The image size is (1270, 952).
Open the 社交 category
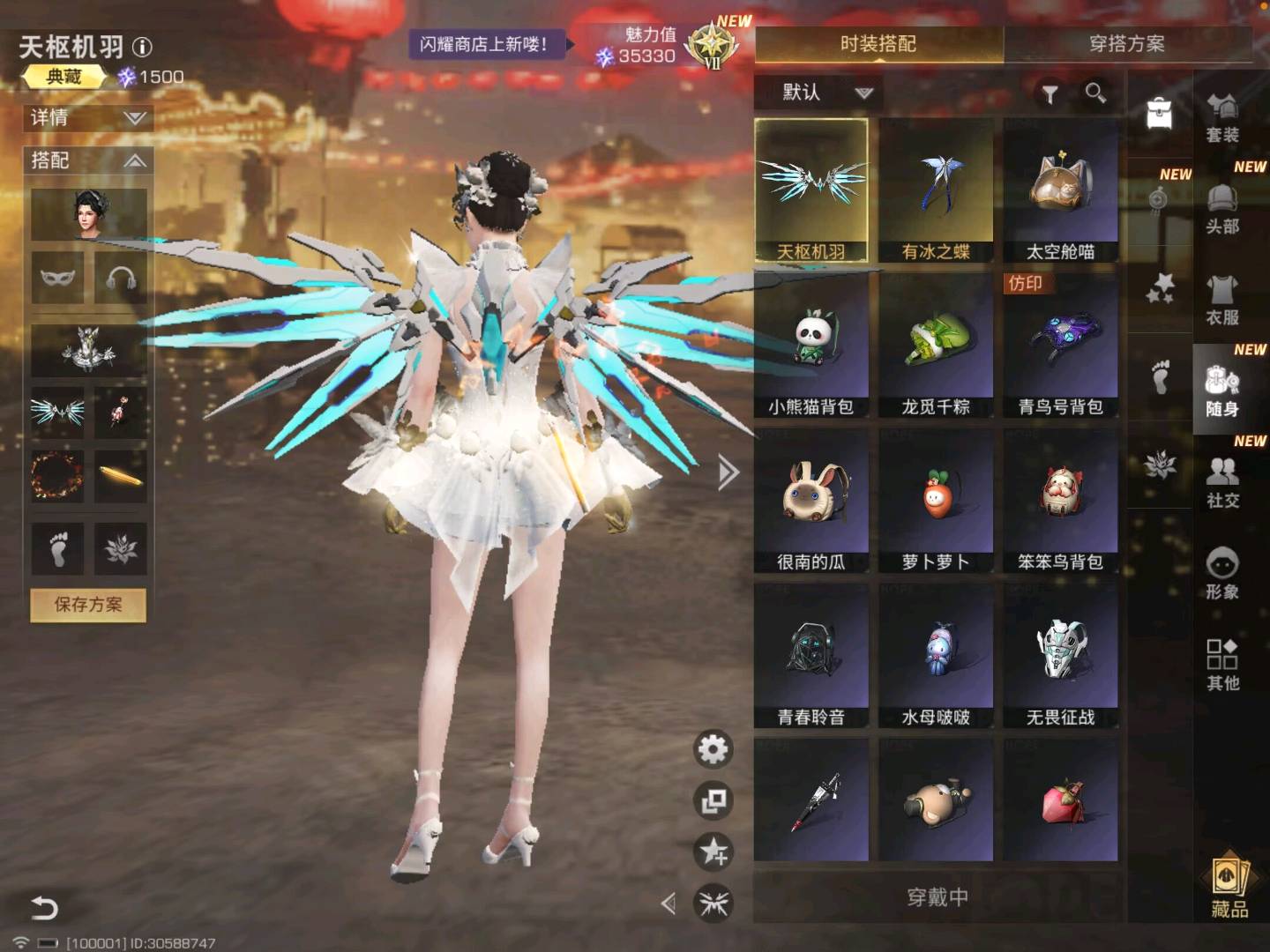coord(1222,482)
